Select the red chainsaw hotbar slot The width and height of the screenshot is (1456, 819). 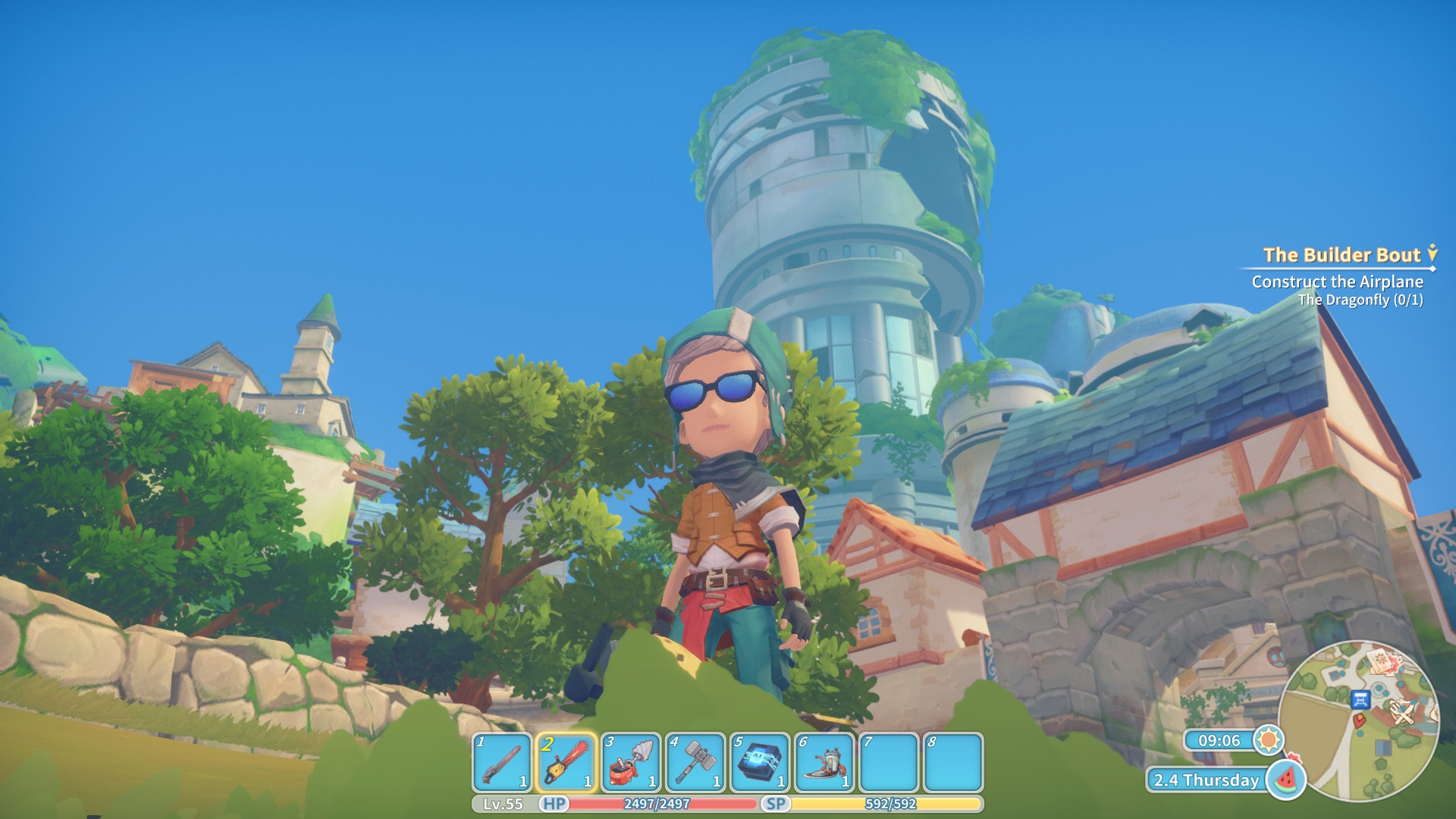tap(566, 762)
